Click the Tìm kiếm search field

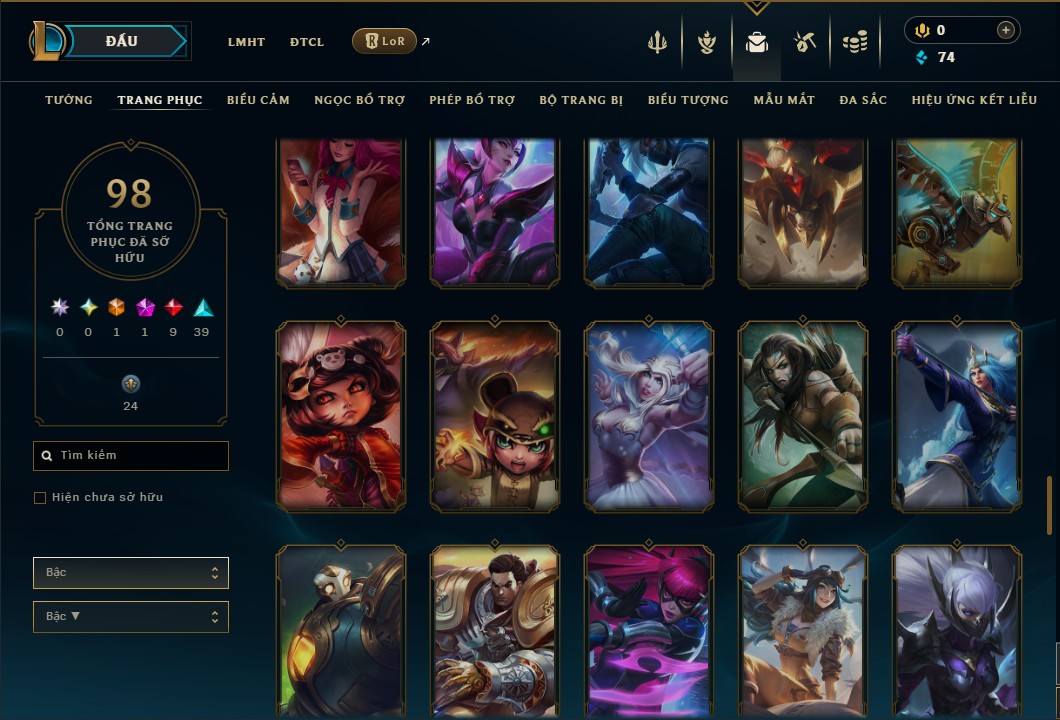131,456
